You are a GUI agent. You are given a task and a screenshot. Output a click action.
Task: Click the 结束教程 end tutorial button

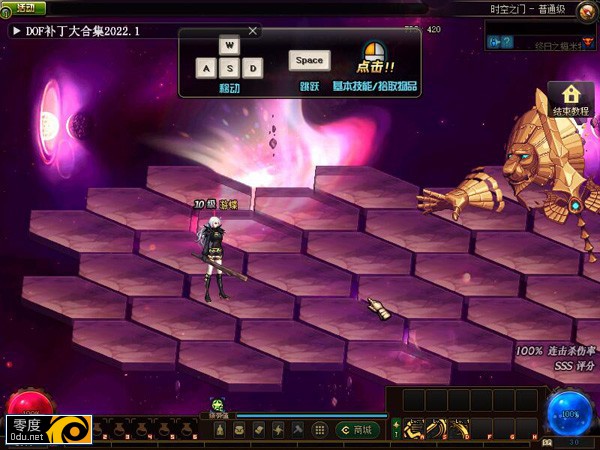coord(571,100)
